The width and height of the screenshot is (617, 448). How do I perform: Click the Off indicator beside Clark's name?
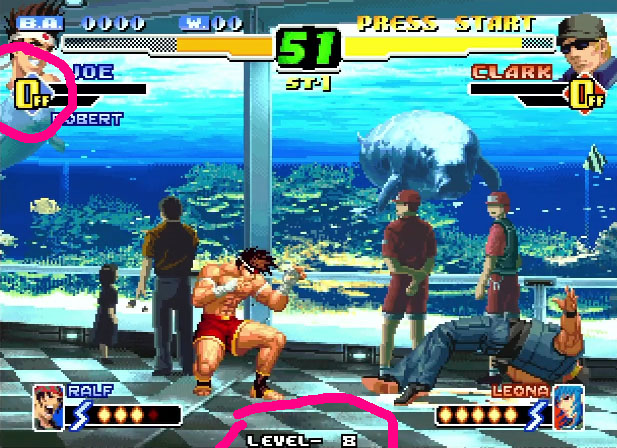click(x=586, y=95)
